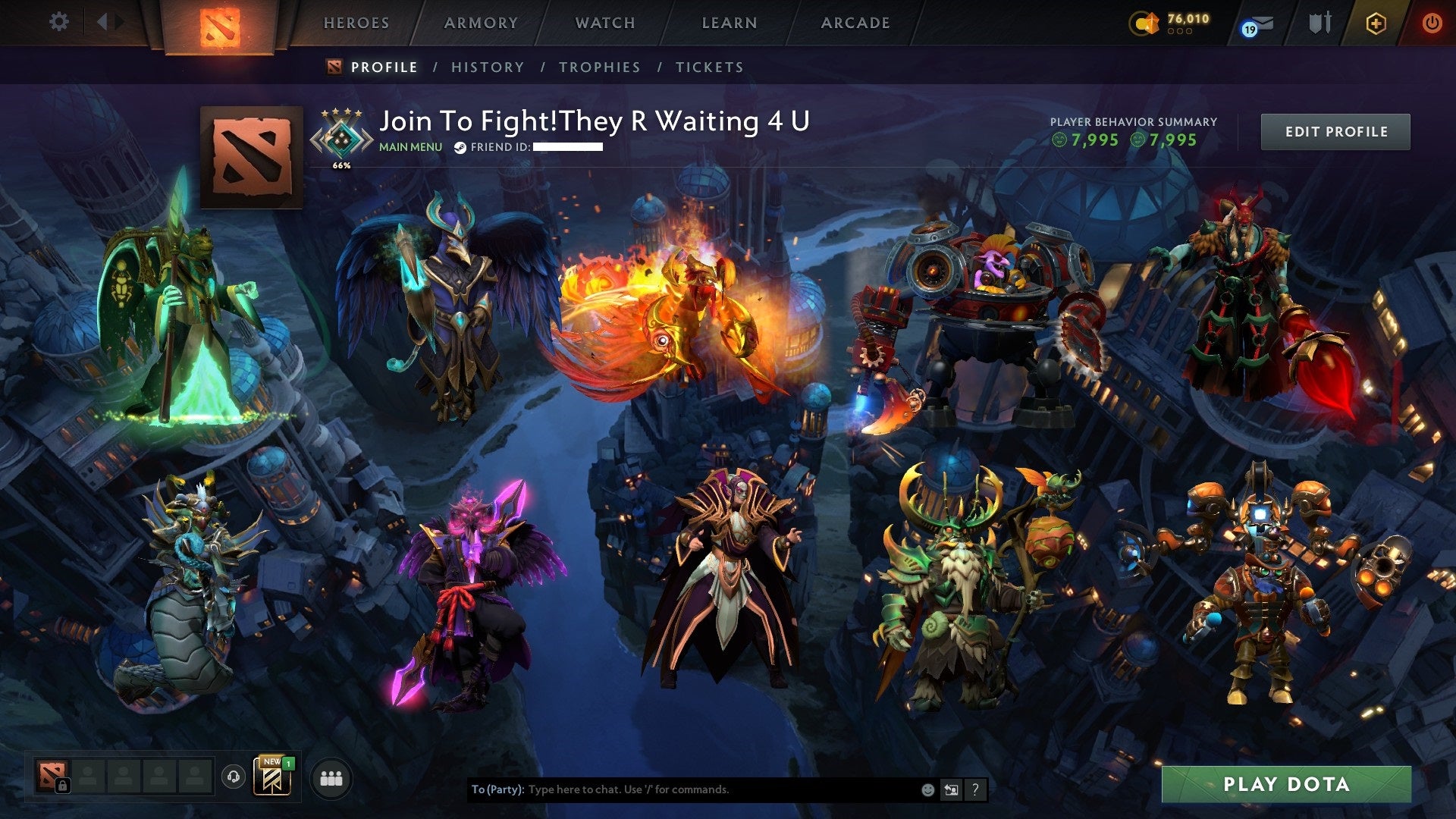Viewport: 1456px width, 819px height.
Task: Open the ARMORY menu
Action: [x=479, y=23]
